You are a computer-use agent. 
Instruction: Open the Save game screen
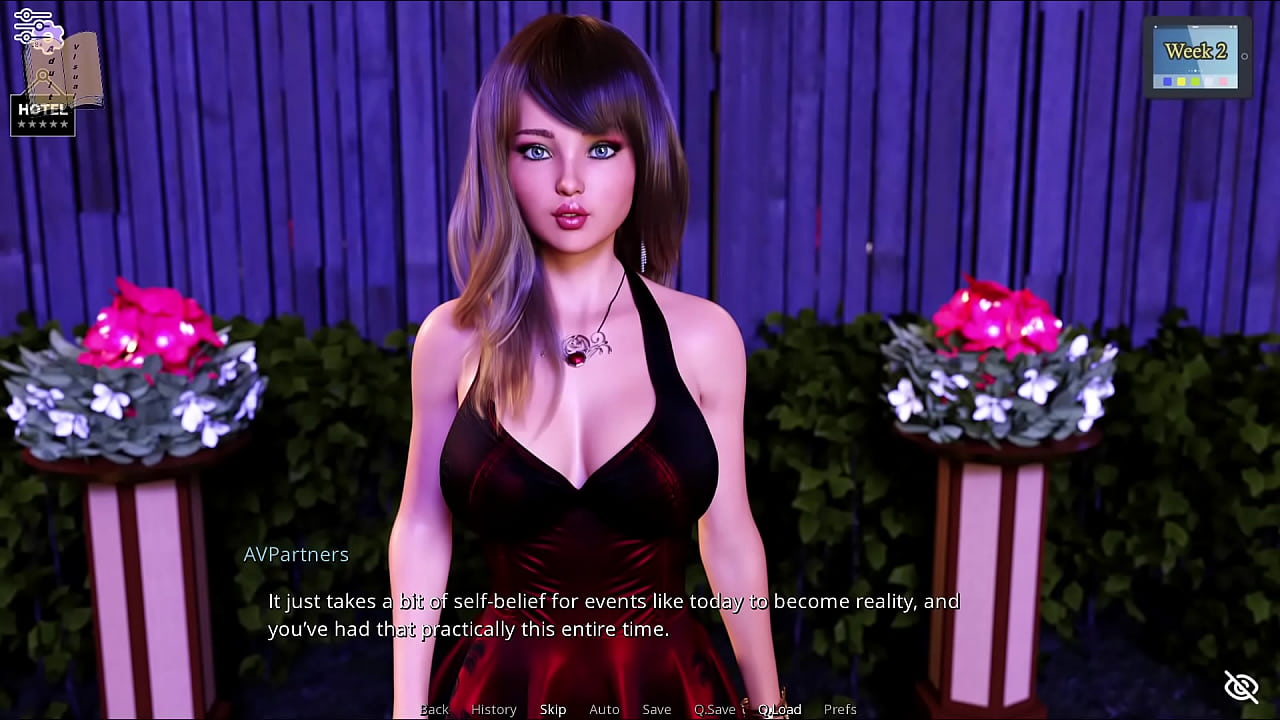click(657, 709)
